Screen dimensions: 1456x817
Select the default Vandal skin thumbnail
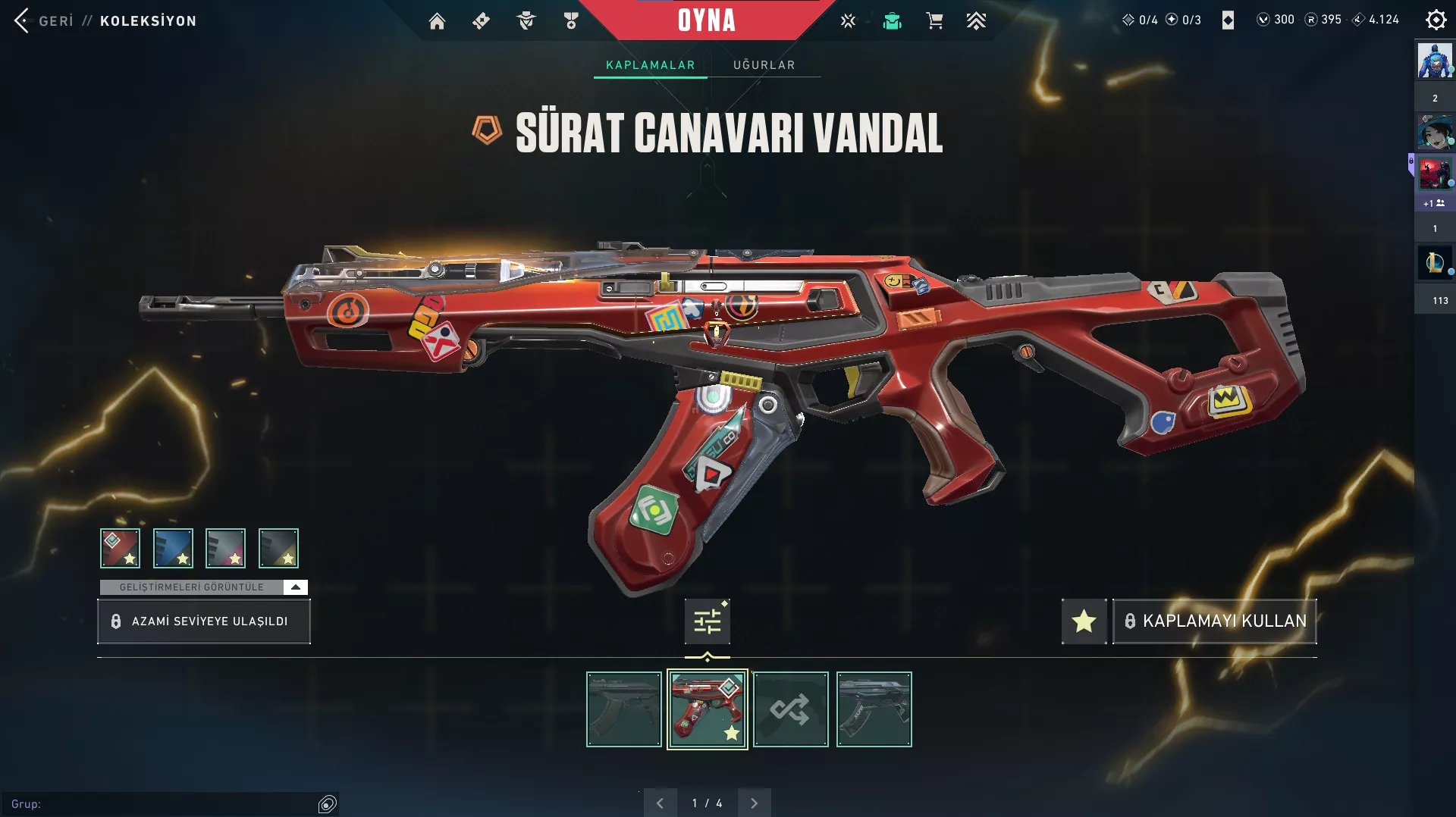click(623, 709)
